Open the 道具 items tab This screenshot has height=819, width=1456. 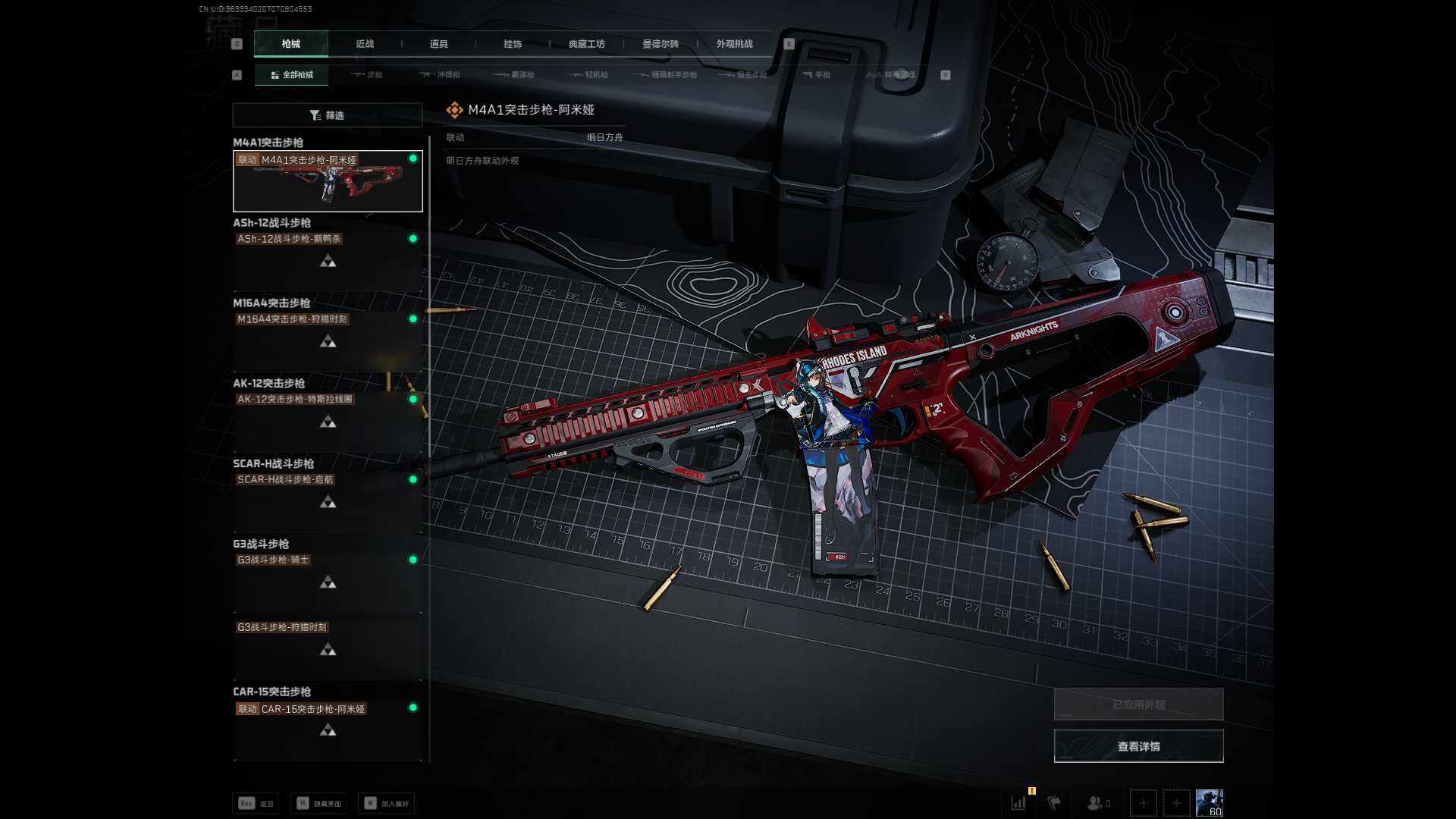pos(438,44)
